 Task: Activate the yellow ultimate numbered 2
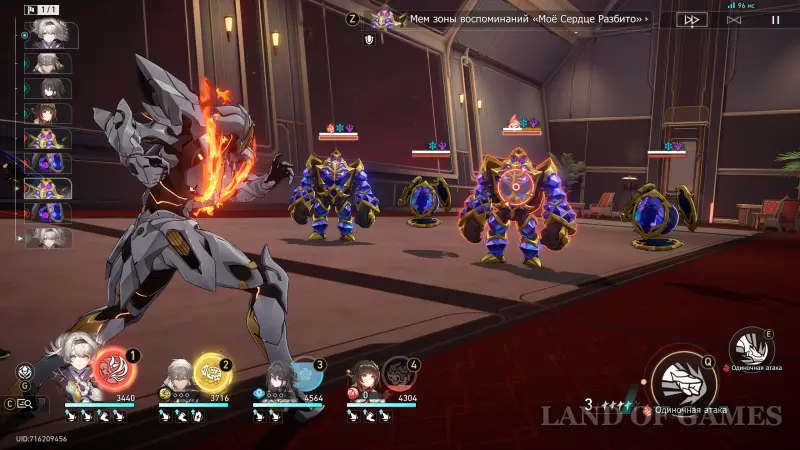click(211, 373)
